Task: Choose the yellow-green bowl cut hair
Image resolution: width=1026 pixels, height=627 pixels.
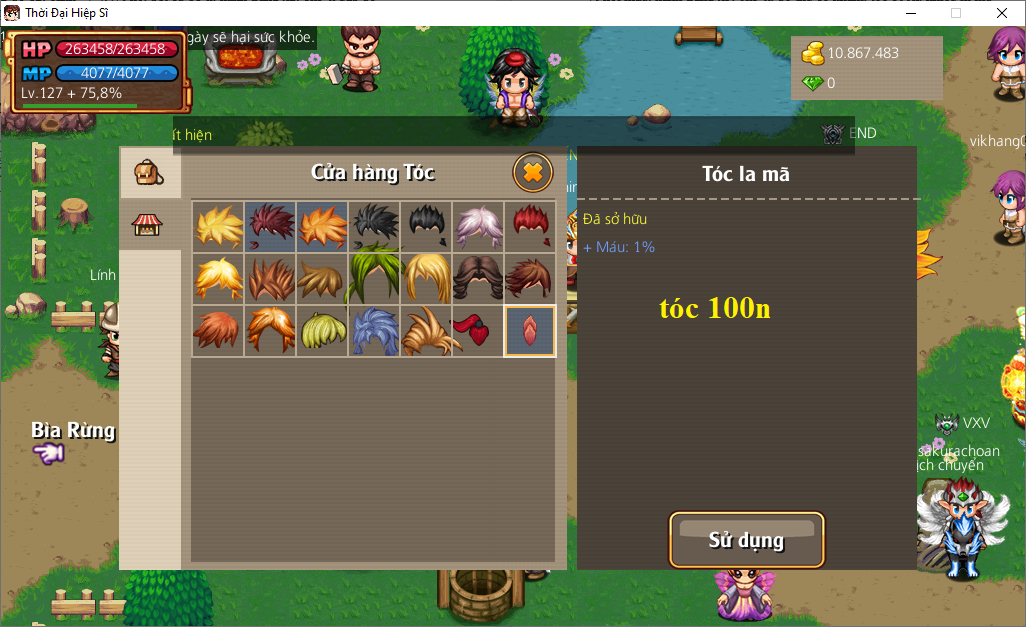Action: point(322,331)
